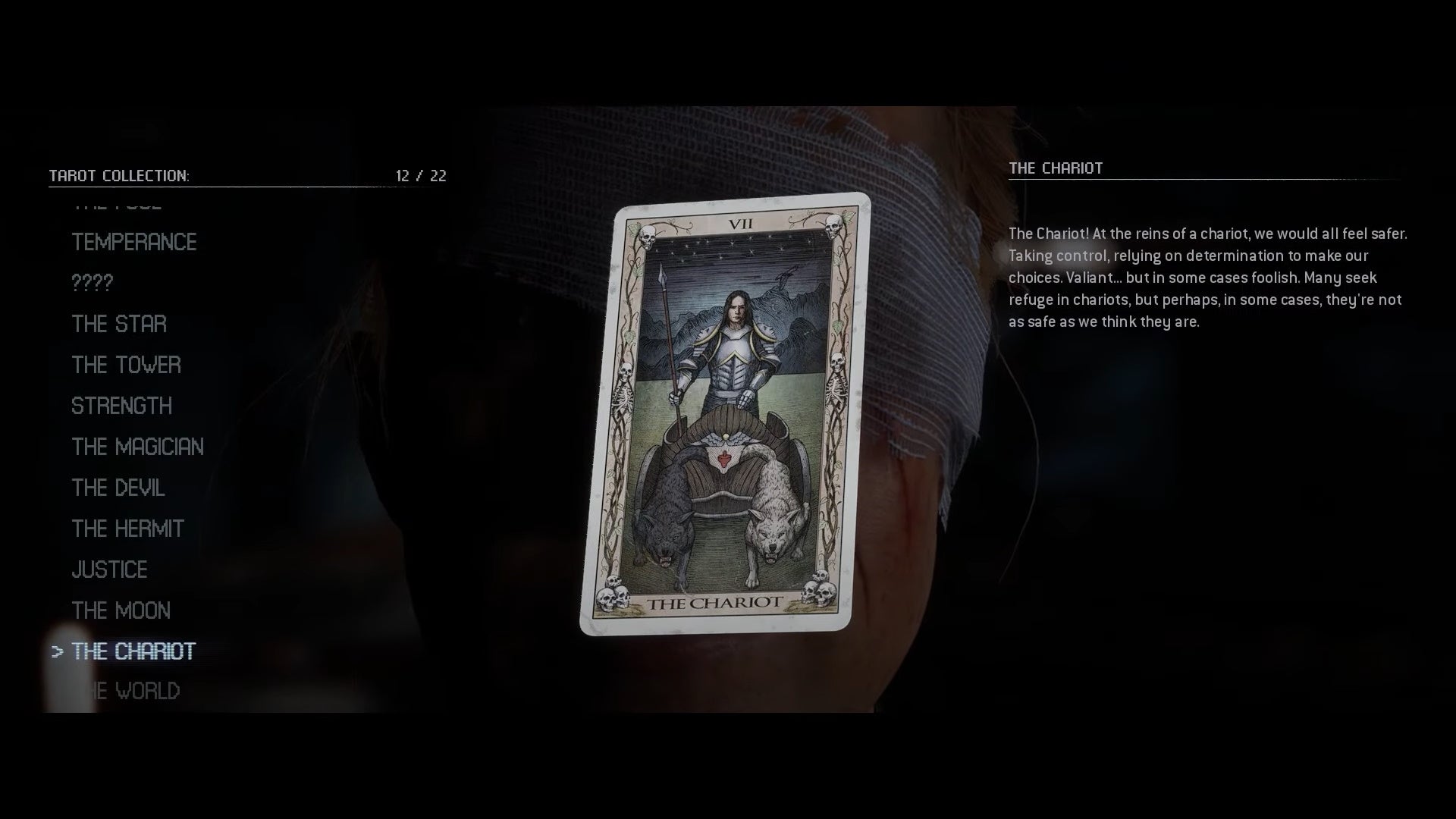Select The Devil tarot card
Image resolution: width=1456 pixels, height=819 pixels.
coord(118,488)
